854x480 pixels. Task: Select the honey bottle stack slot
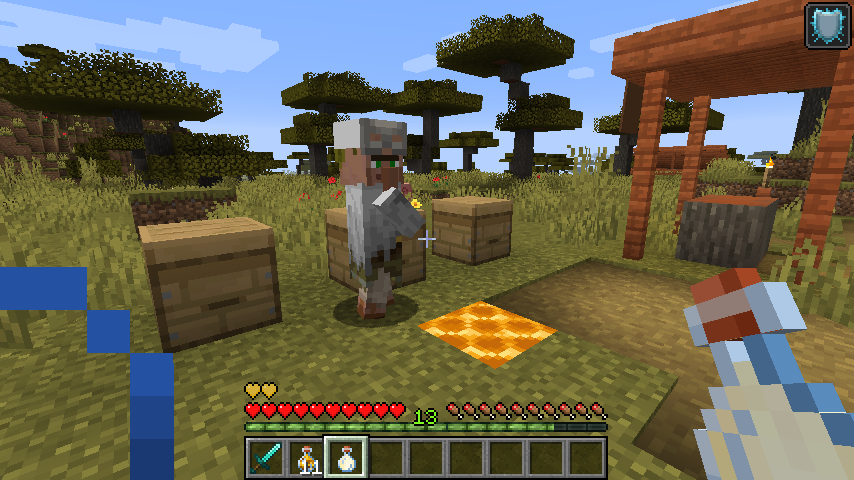(306, 458)
